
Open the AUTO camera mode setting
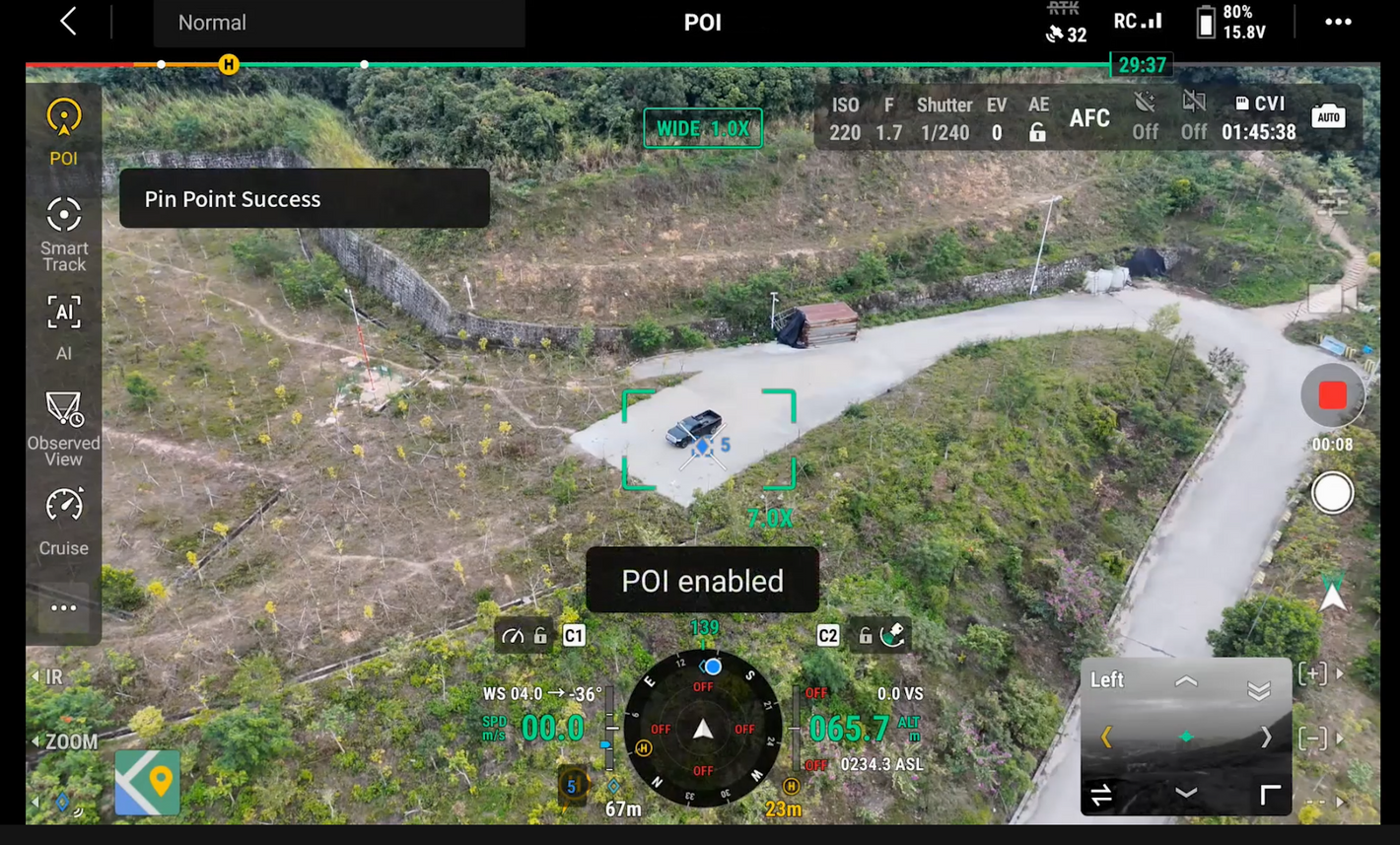[1328, 117]
